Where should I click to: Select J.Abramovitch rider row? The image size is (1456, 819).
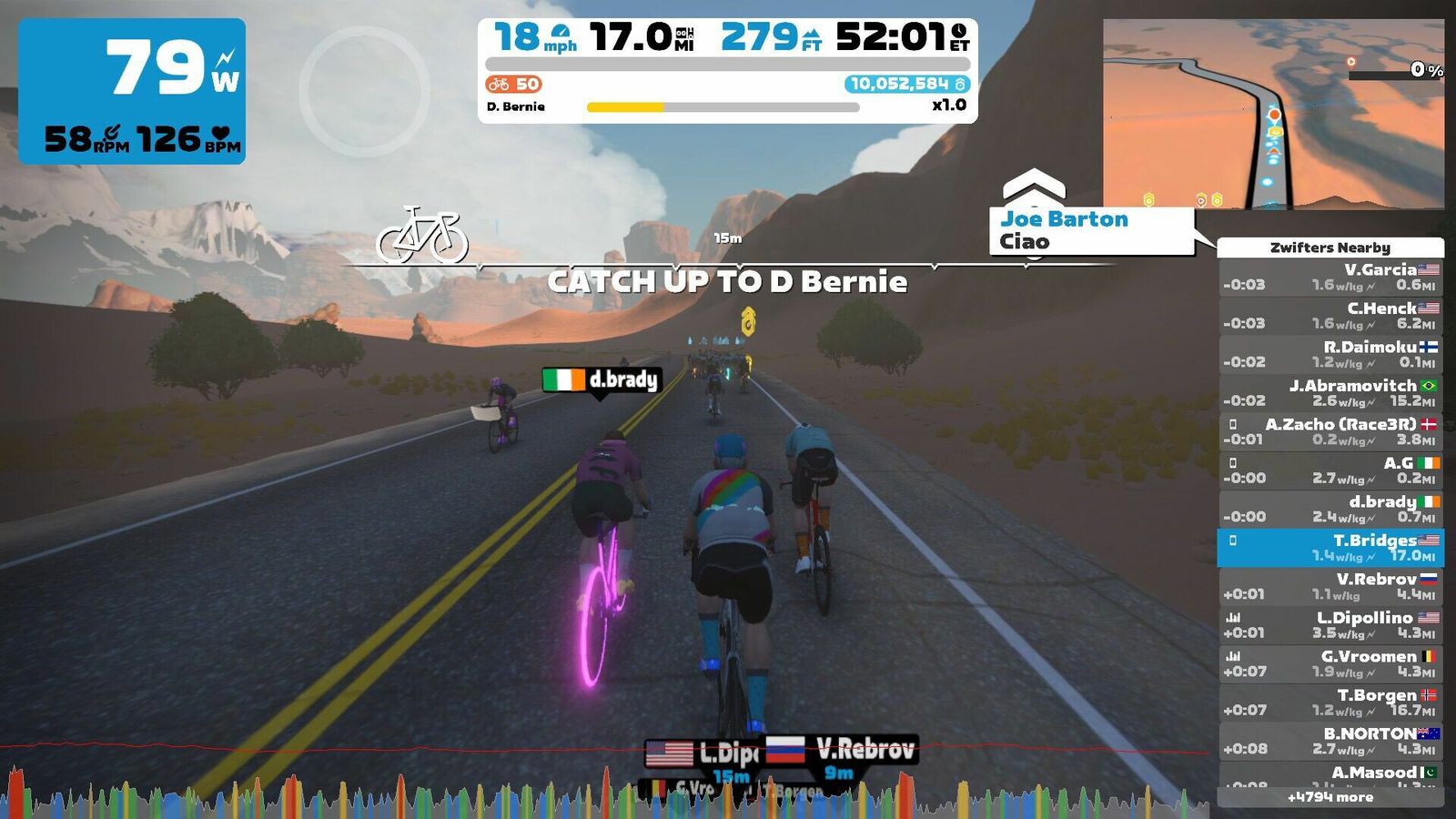(x=1330, y=393)
